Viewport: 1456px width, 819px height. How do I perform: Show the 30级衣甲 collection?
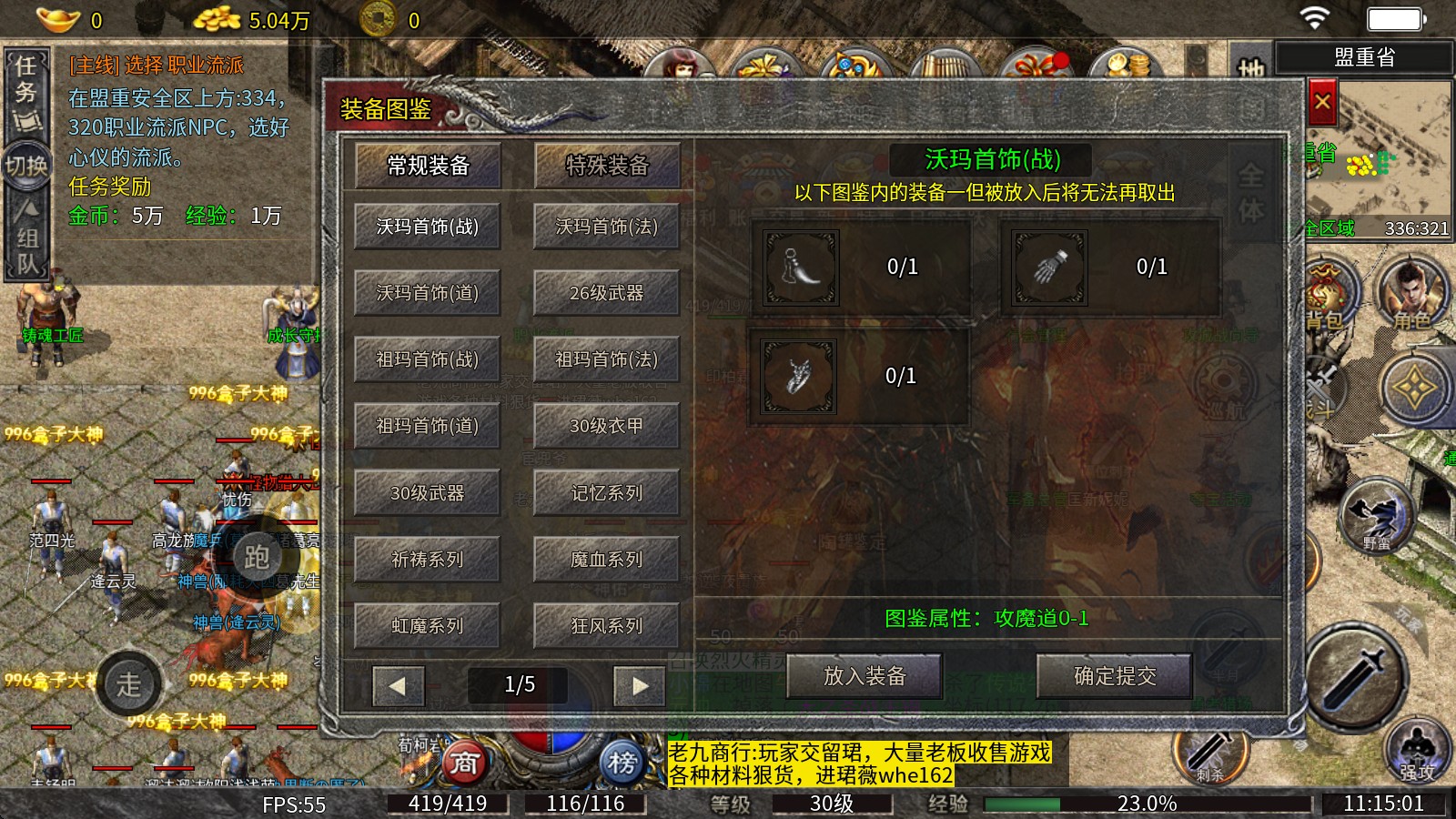click(x=607, y=426)
